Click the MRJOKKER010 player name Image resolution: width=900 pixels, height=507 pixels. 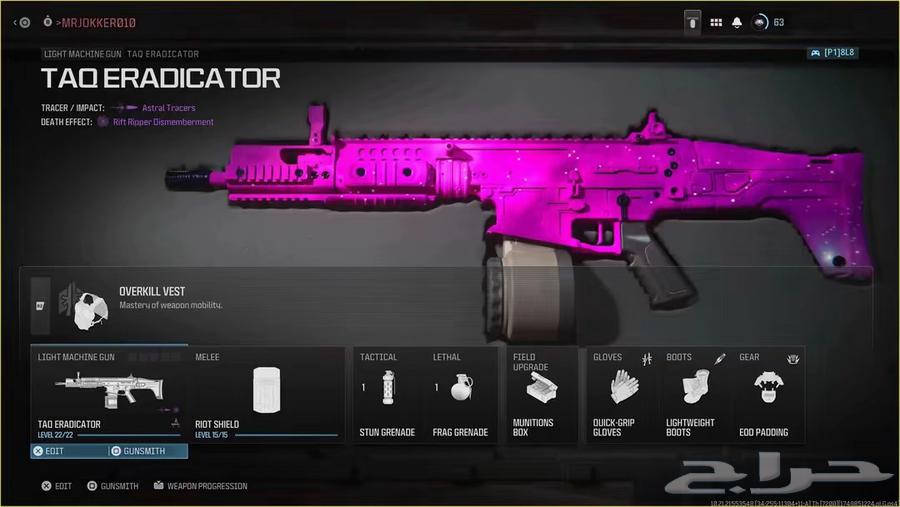pyautogui.click(x=98, y=22)
